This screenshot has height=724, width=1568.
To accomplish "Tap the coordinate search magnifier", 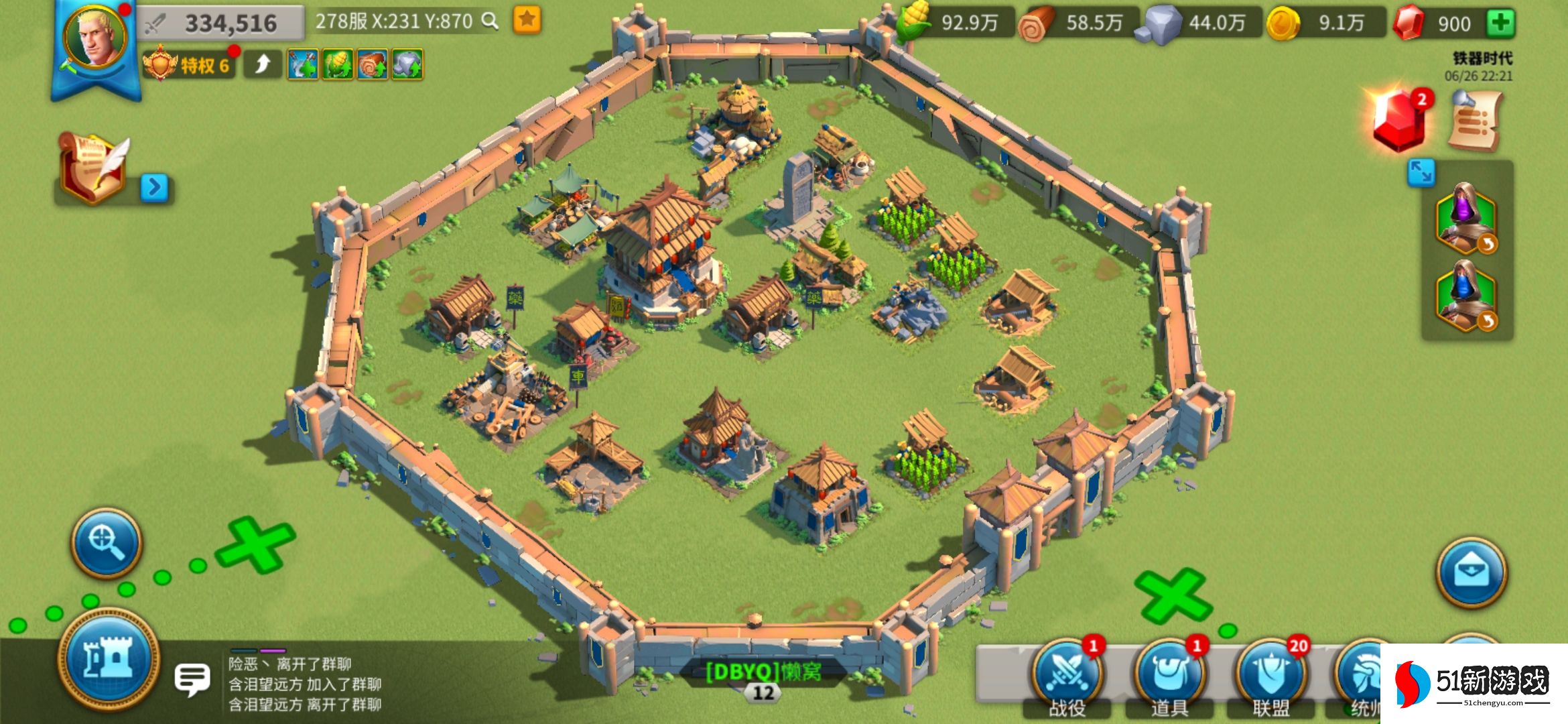I will 491,21.
